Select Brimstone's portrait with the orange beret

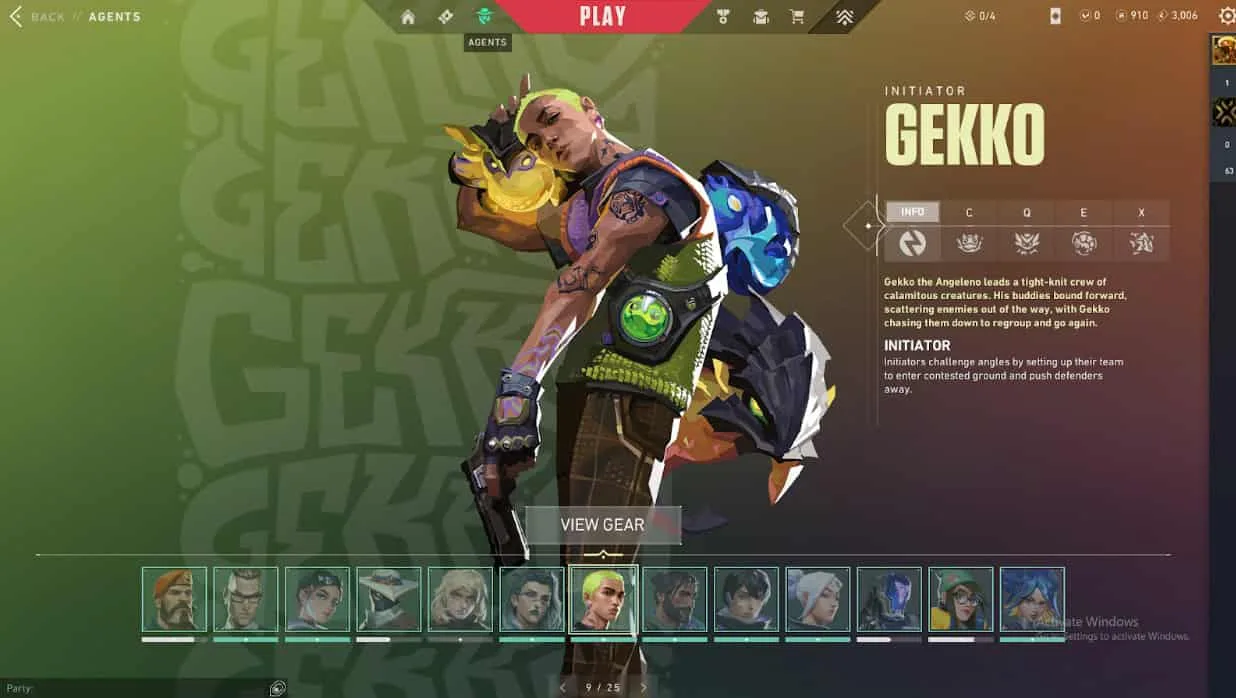(174, 600)
